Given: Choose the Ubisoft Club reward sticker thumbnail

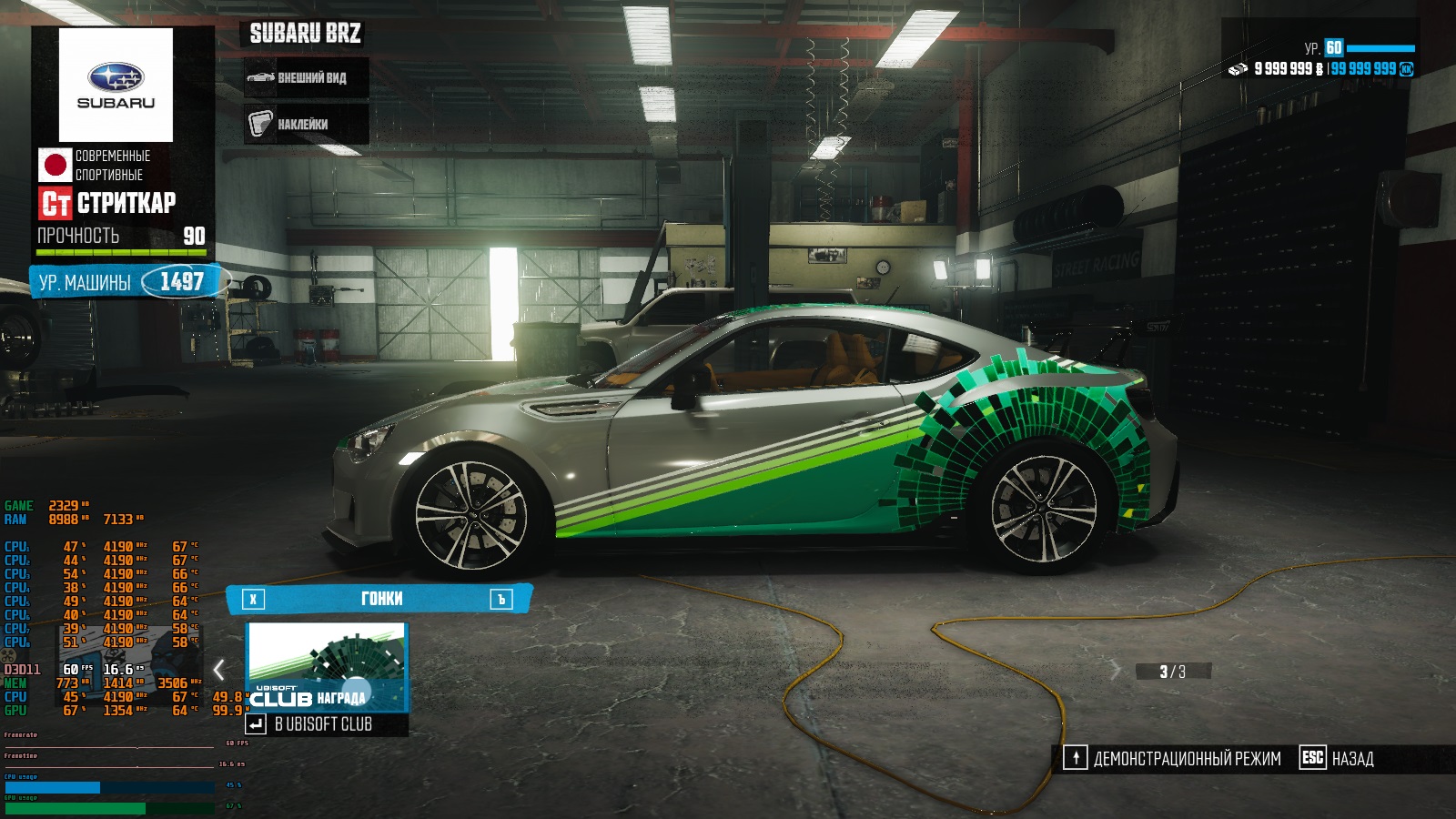Looking at the screenshot, I should (x=327, y=667).
